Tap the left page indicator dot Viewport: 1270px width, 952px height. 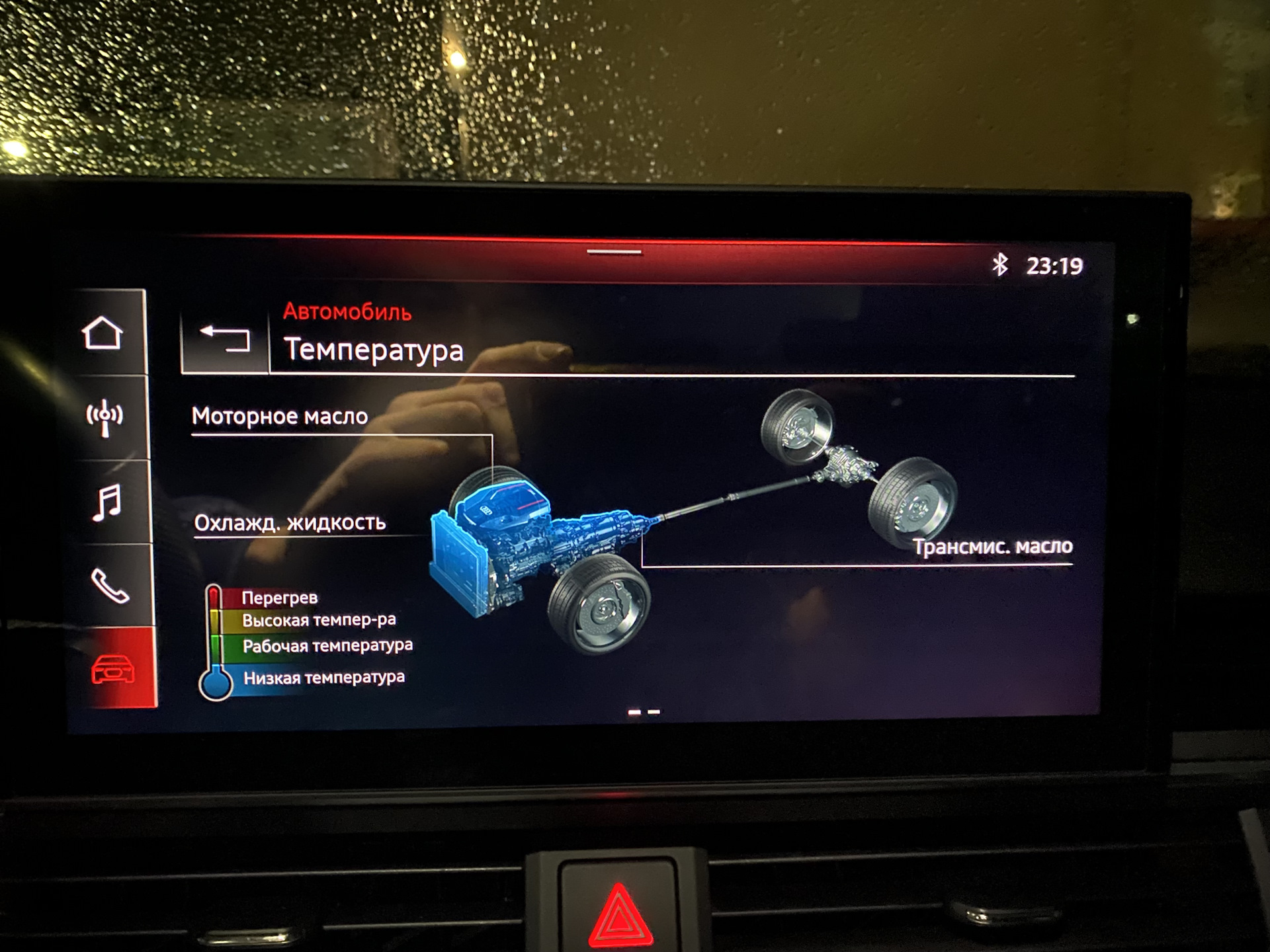635,711
